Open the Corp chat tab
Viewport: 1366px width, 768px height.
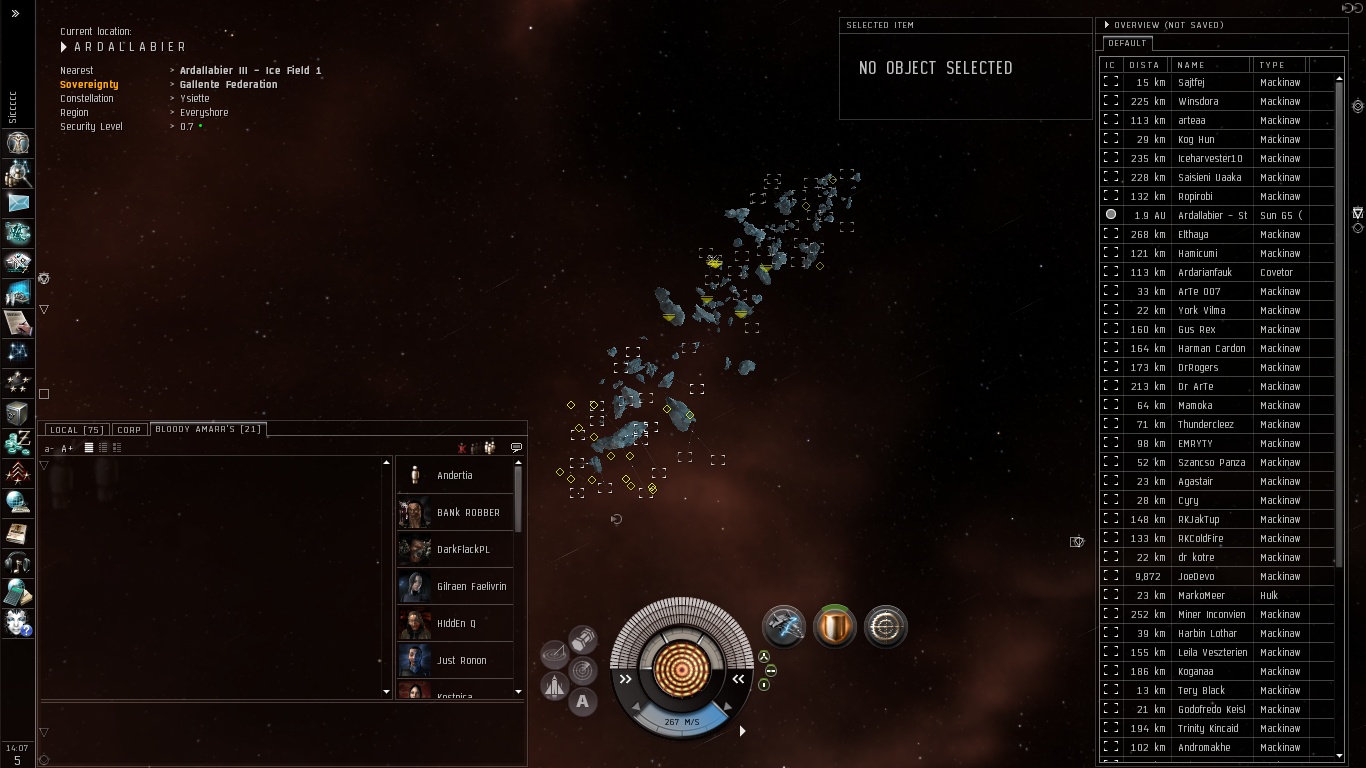pos(129,430)
